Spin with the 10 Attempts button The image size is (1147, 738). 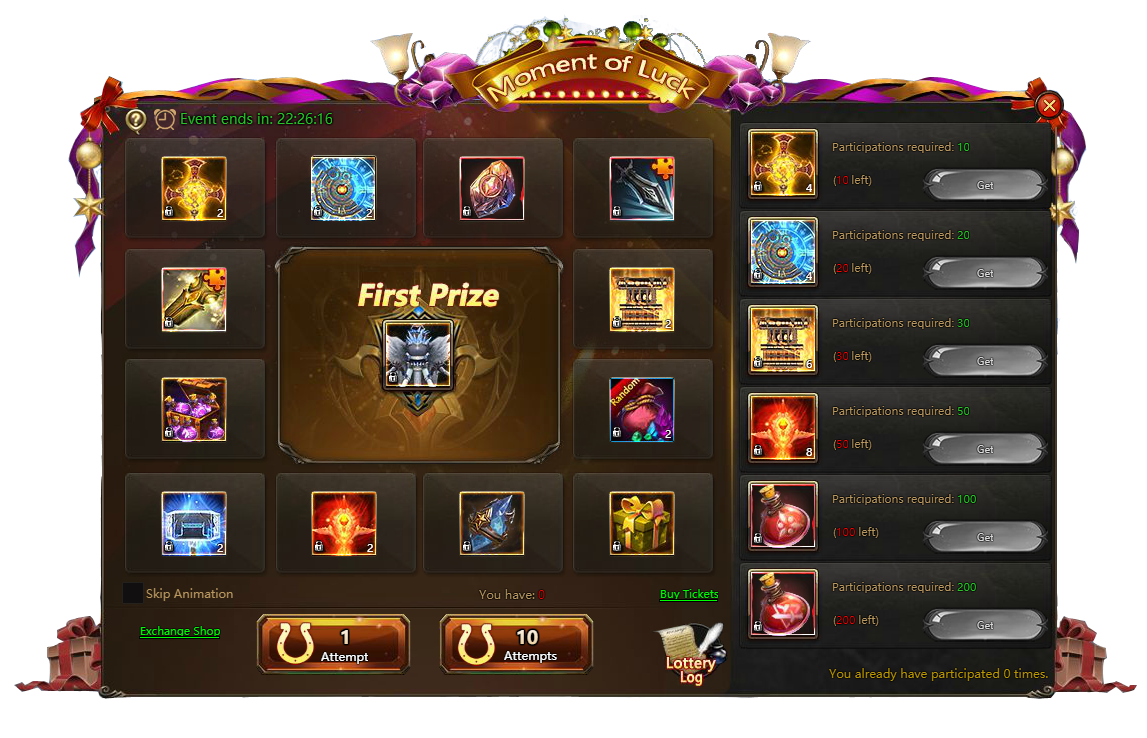click(x=516, y=644)
